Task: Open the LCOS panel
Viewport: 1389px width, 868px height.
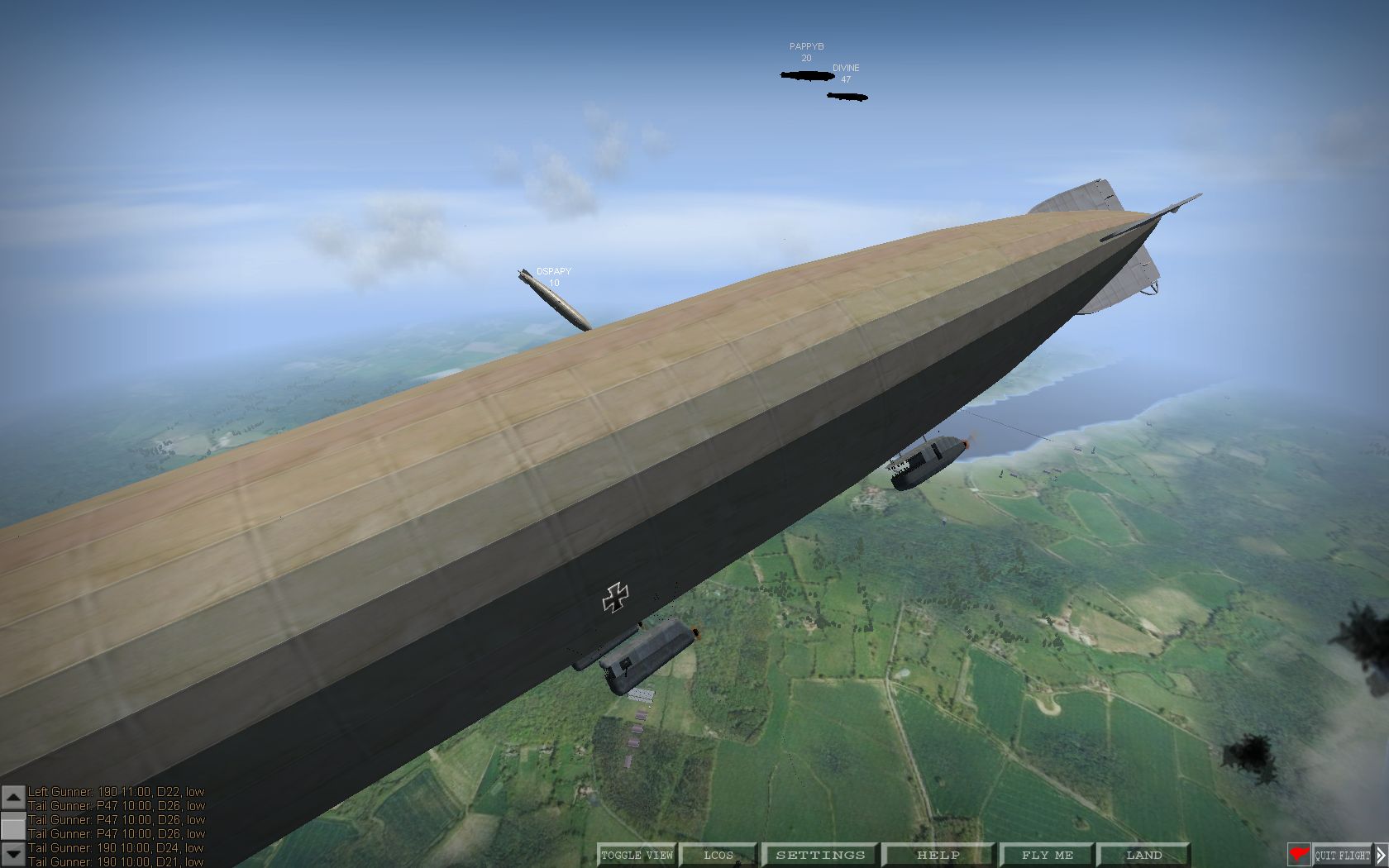Action: [x=718, y=855]
